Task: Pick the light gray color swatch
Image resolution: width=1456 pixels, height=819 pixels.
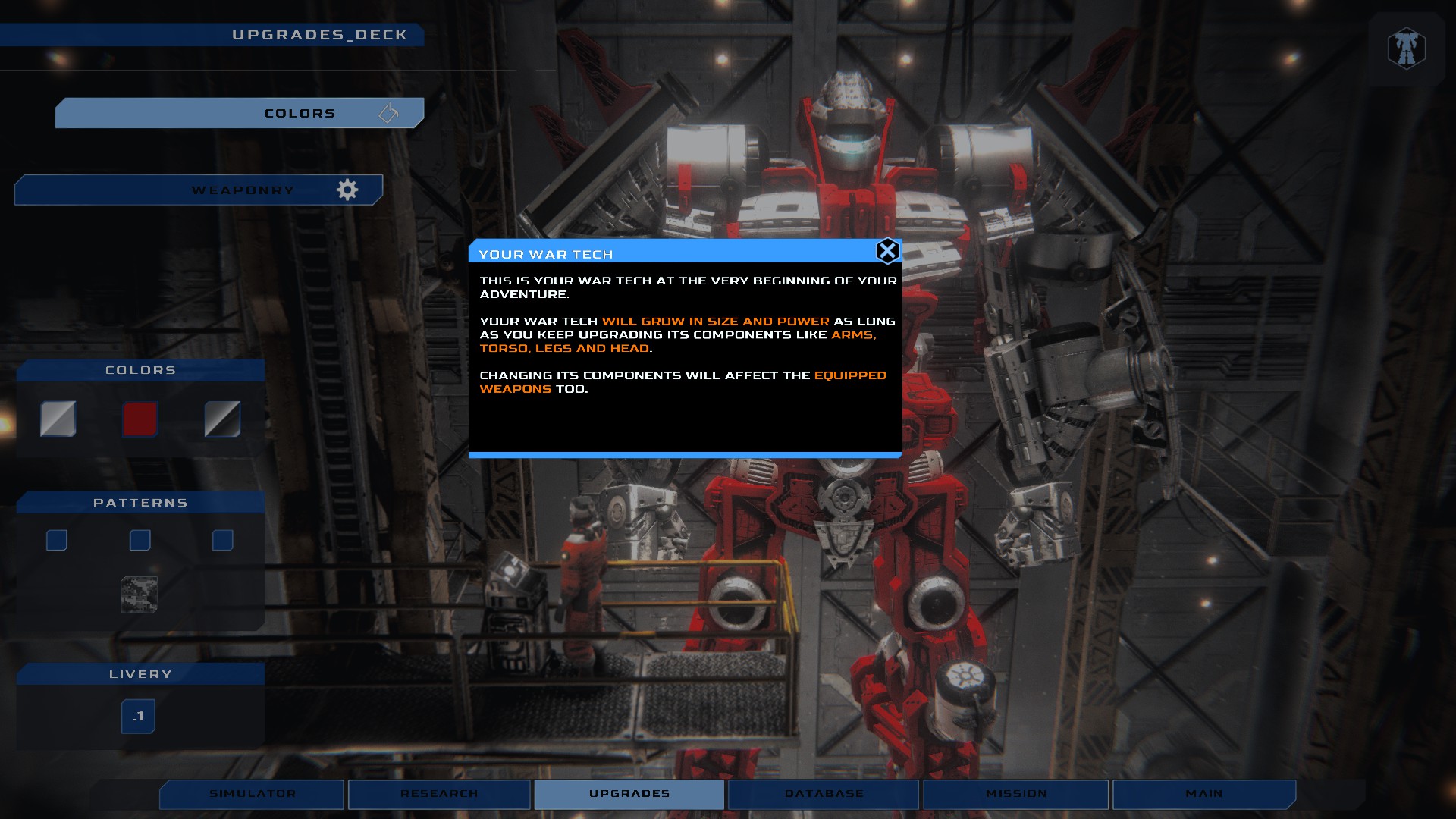Action: (x=58, y=419)
